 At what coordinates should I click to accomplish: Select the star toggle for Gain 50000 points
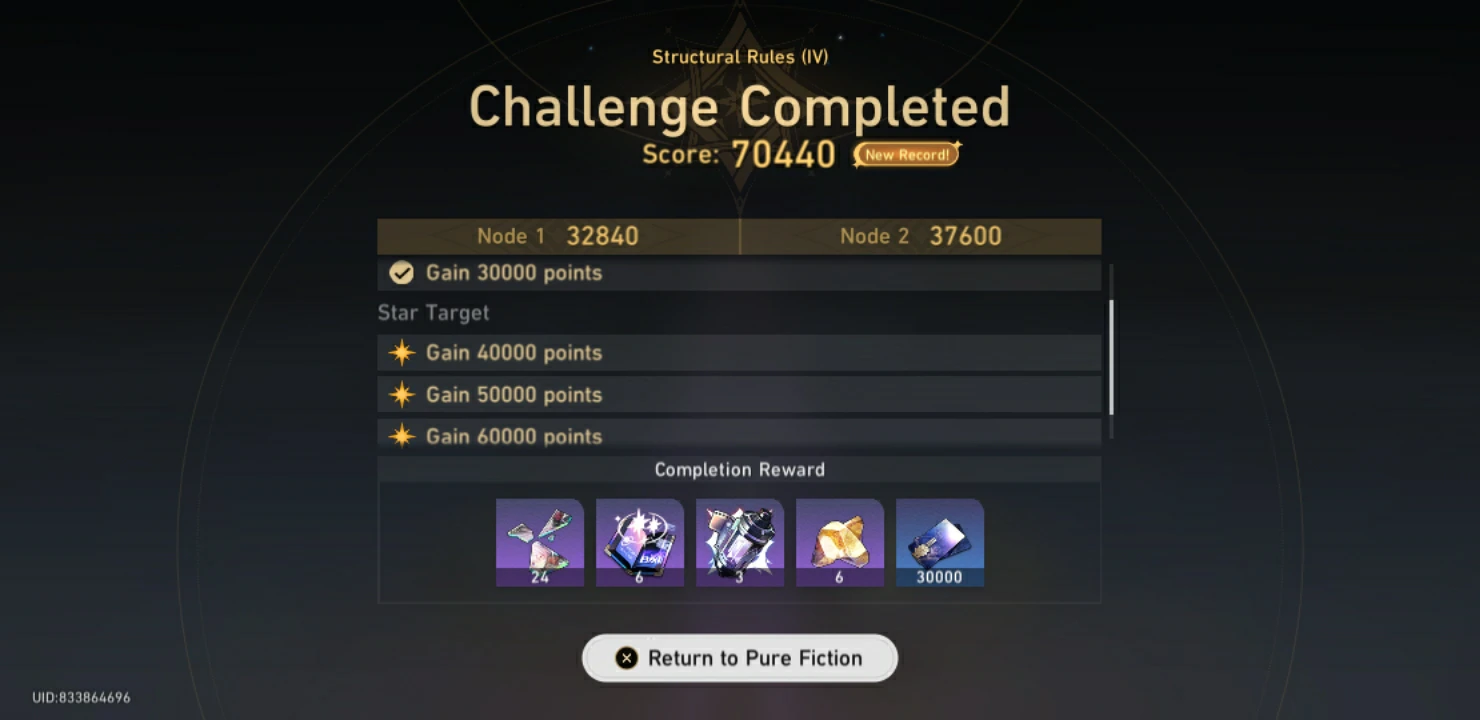(x=401, y=394)
